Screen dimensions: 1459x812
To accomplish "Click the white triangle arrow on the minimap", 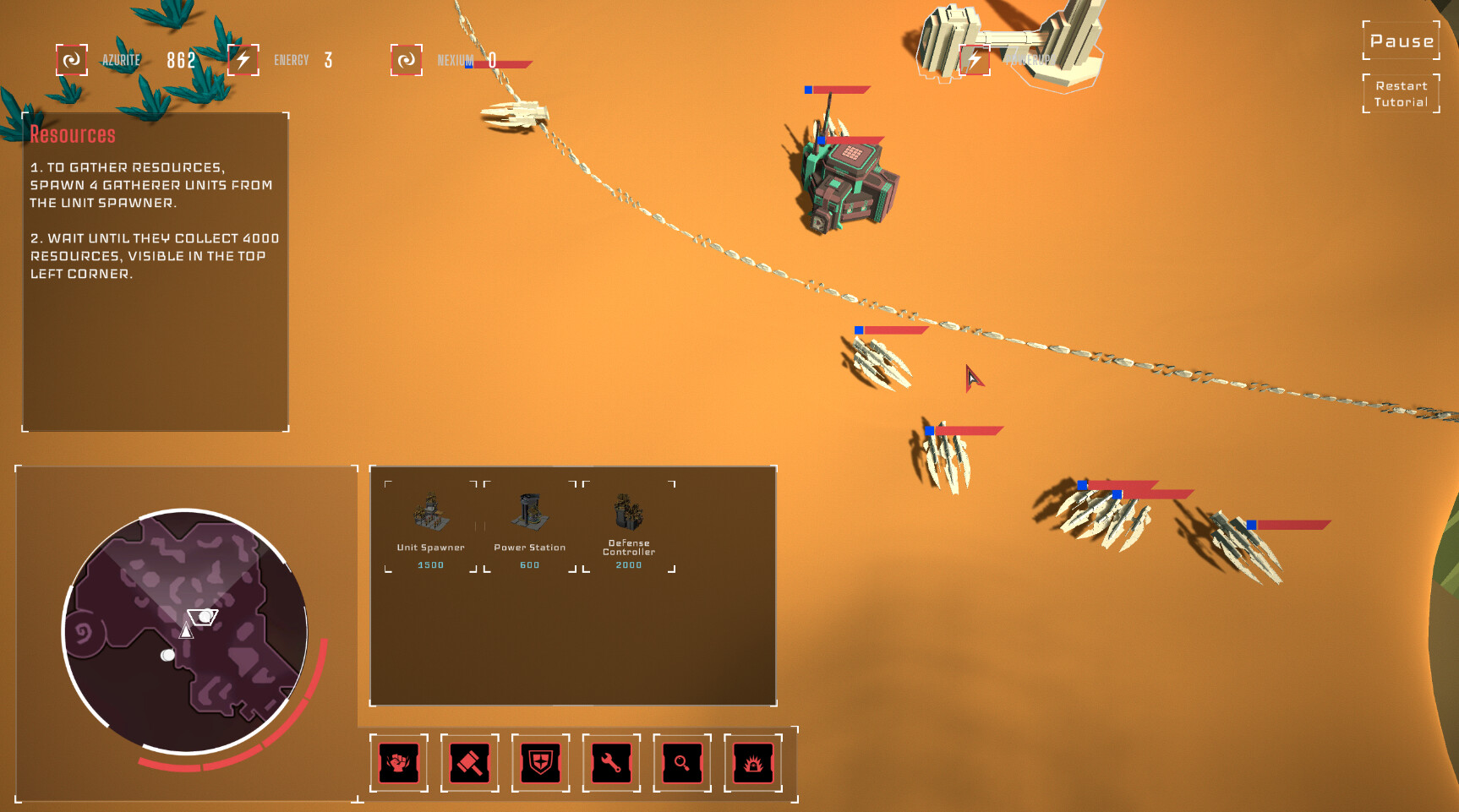I will pyautogui.click(x=186, y=629).
